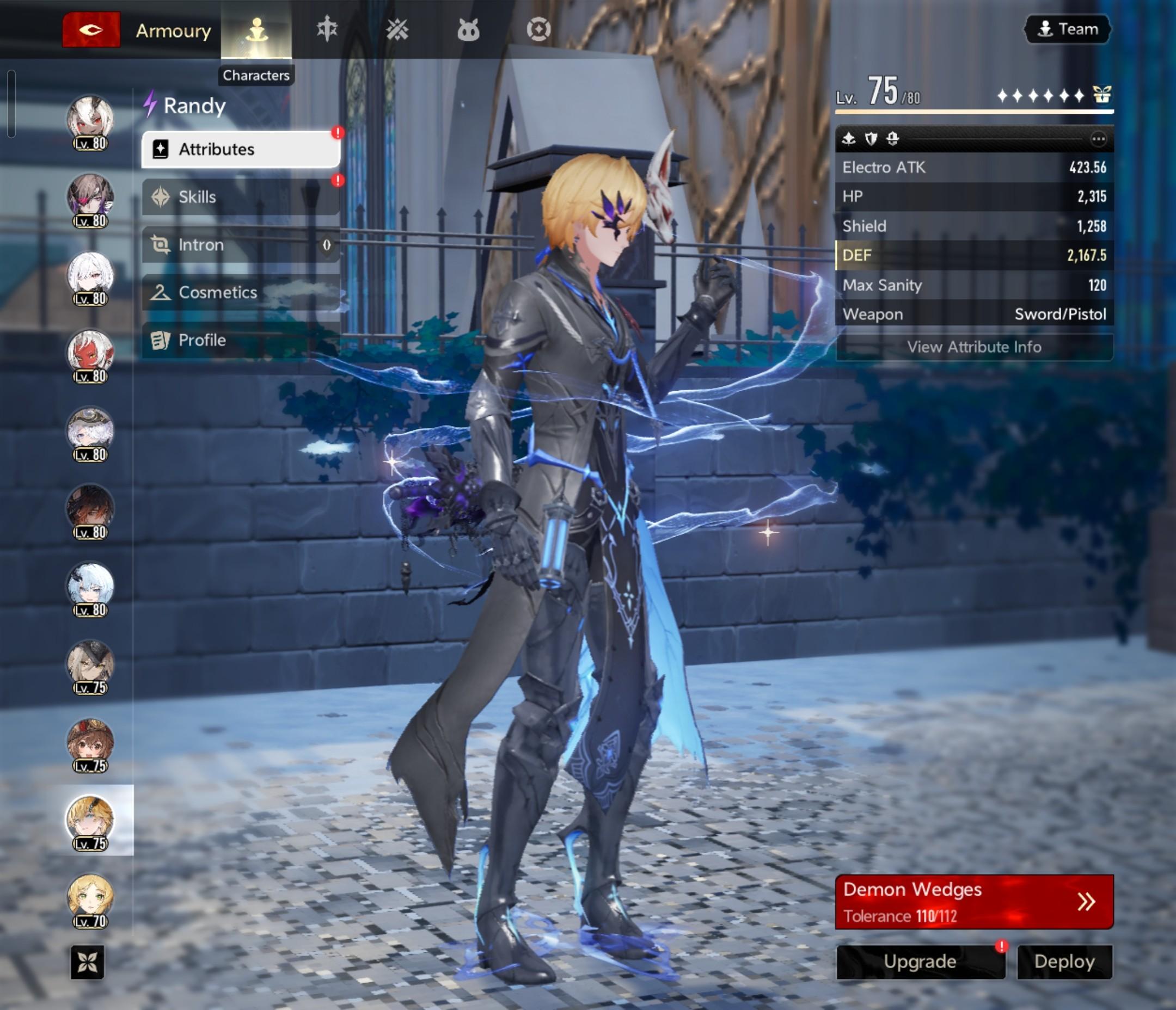Select the Attributes menu entry
The image size is (1176, 1010).
pos(241,149)
